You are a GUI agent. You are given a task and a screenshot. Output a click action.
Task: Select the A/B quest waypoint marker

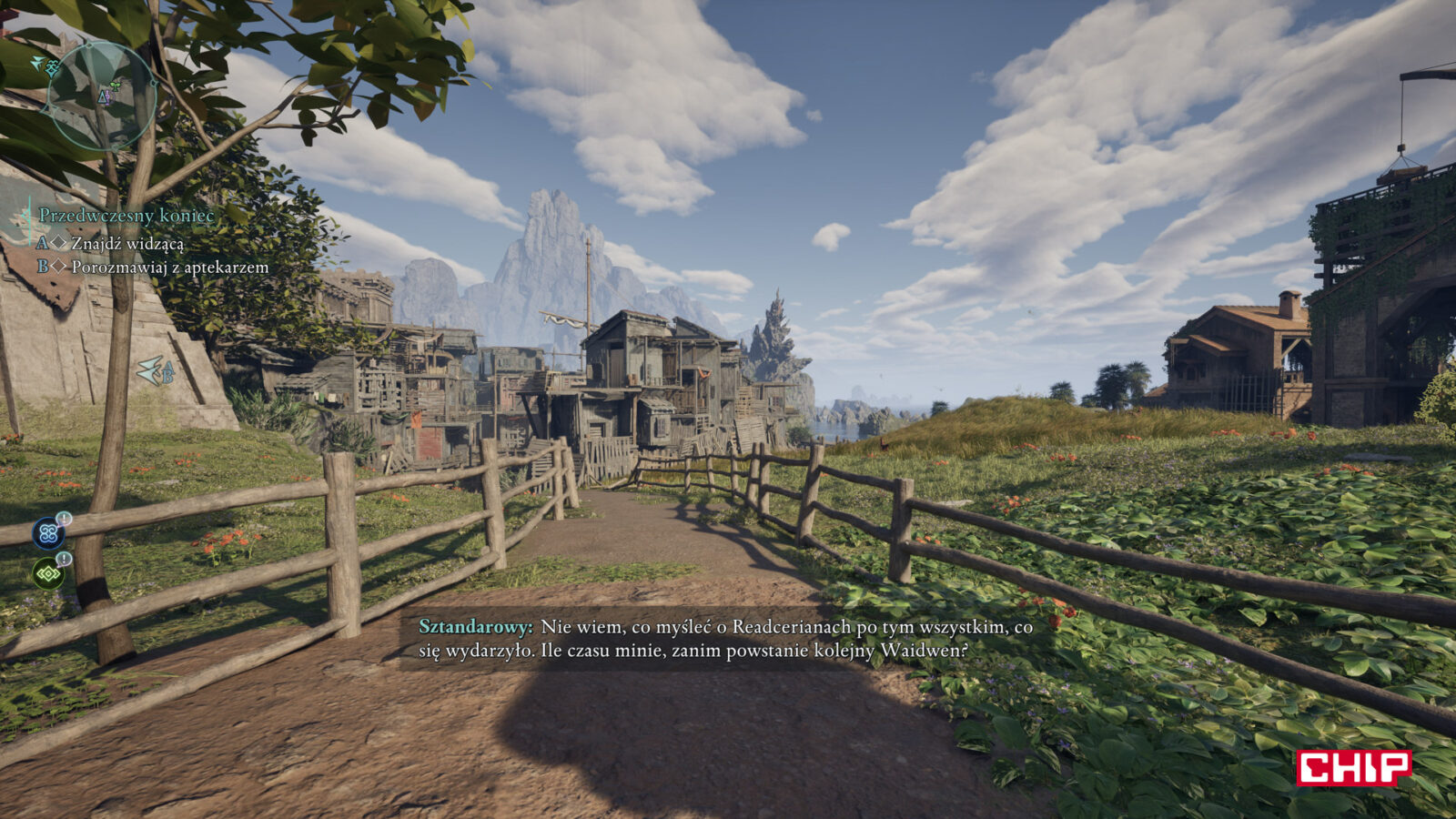click(156, 370)
